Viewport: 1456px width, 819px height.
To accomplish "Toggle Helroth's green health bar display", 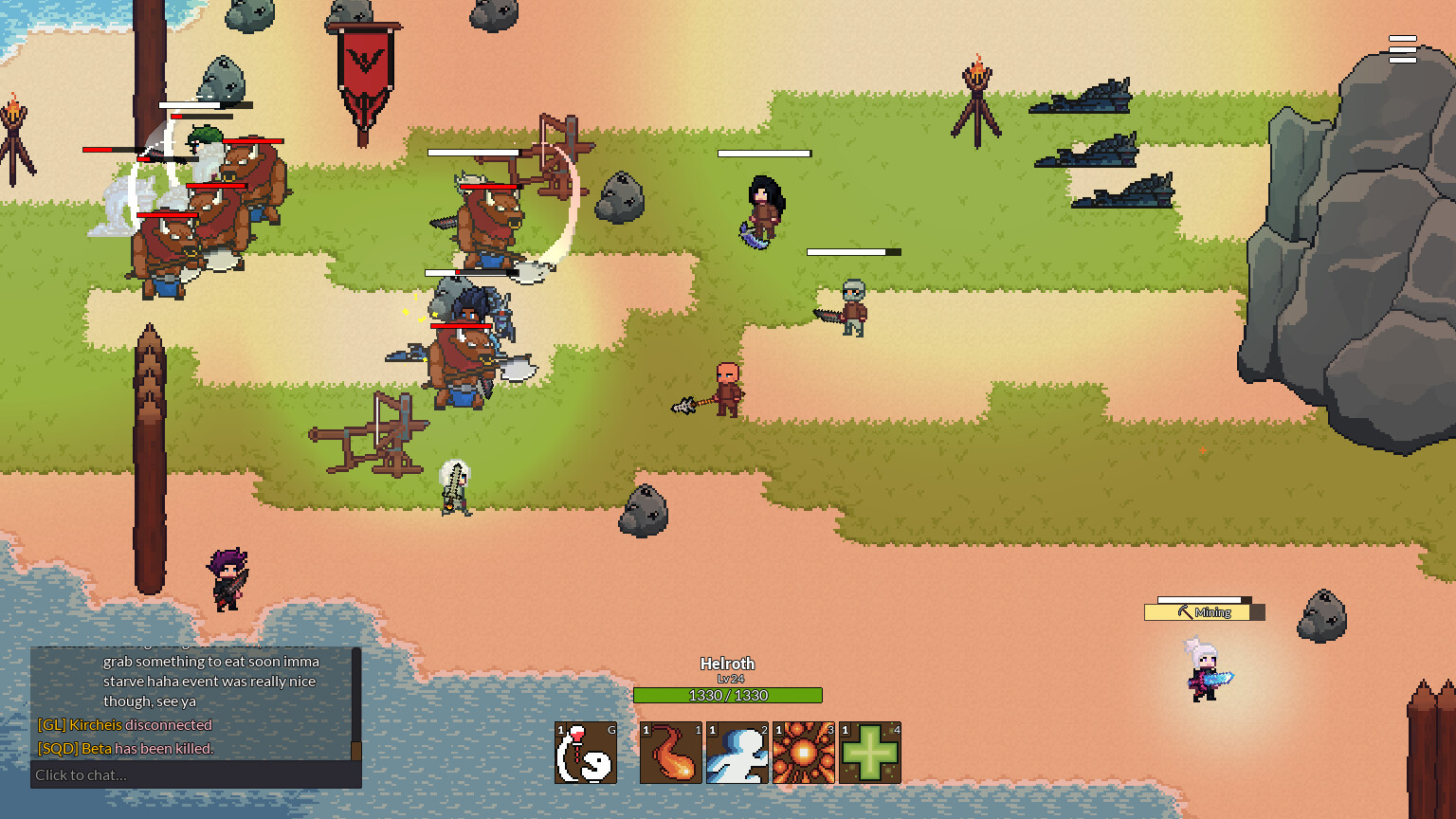I will click(728, 695).
